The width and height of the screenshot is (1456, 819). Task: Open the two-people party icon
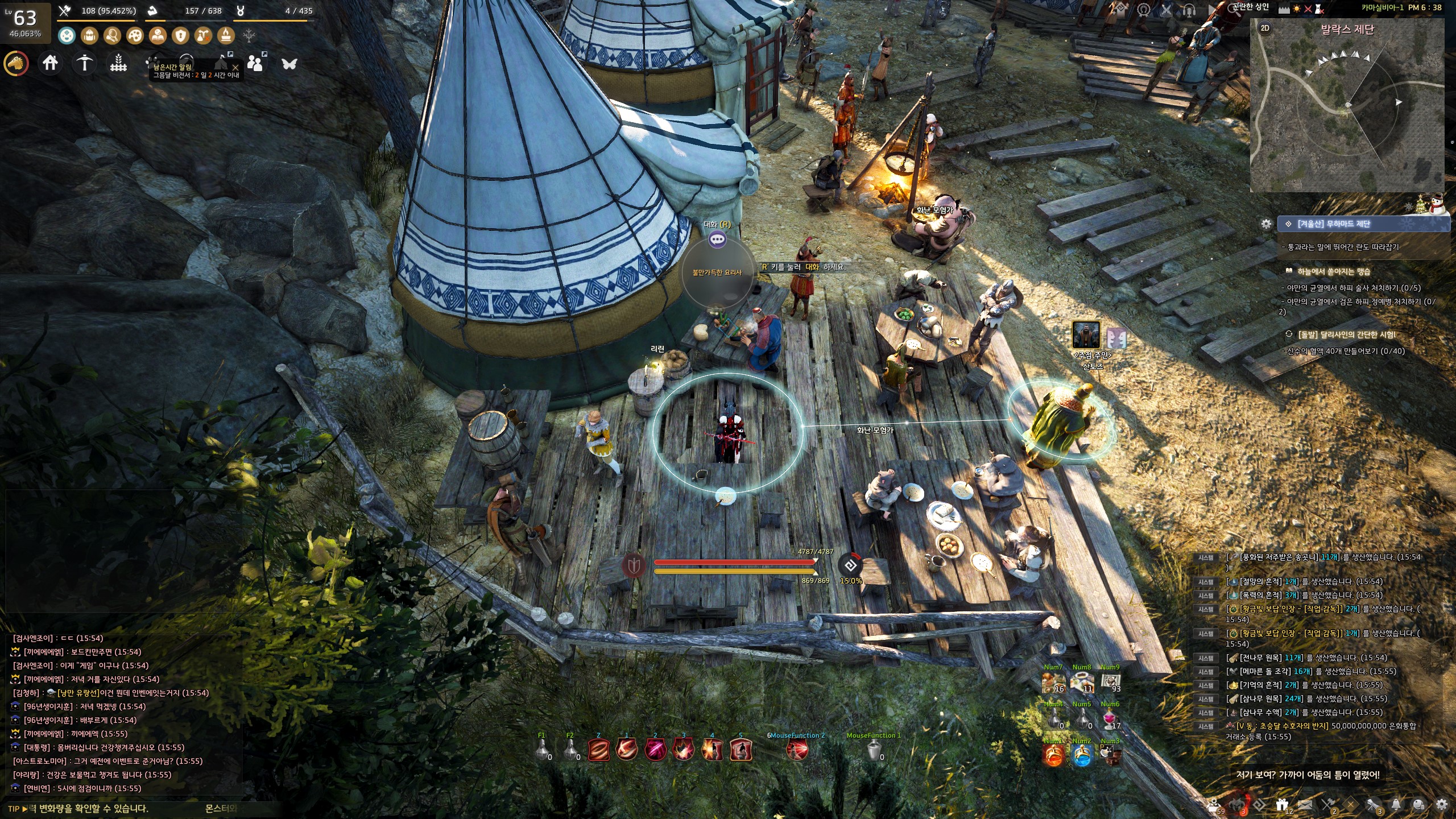(255, 63)
